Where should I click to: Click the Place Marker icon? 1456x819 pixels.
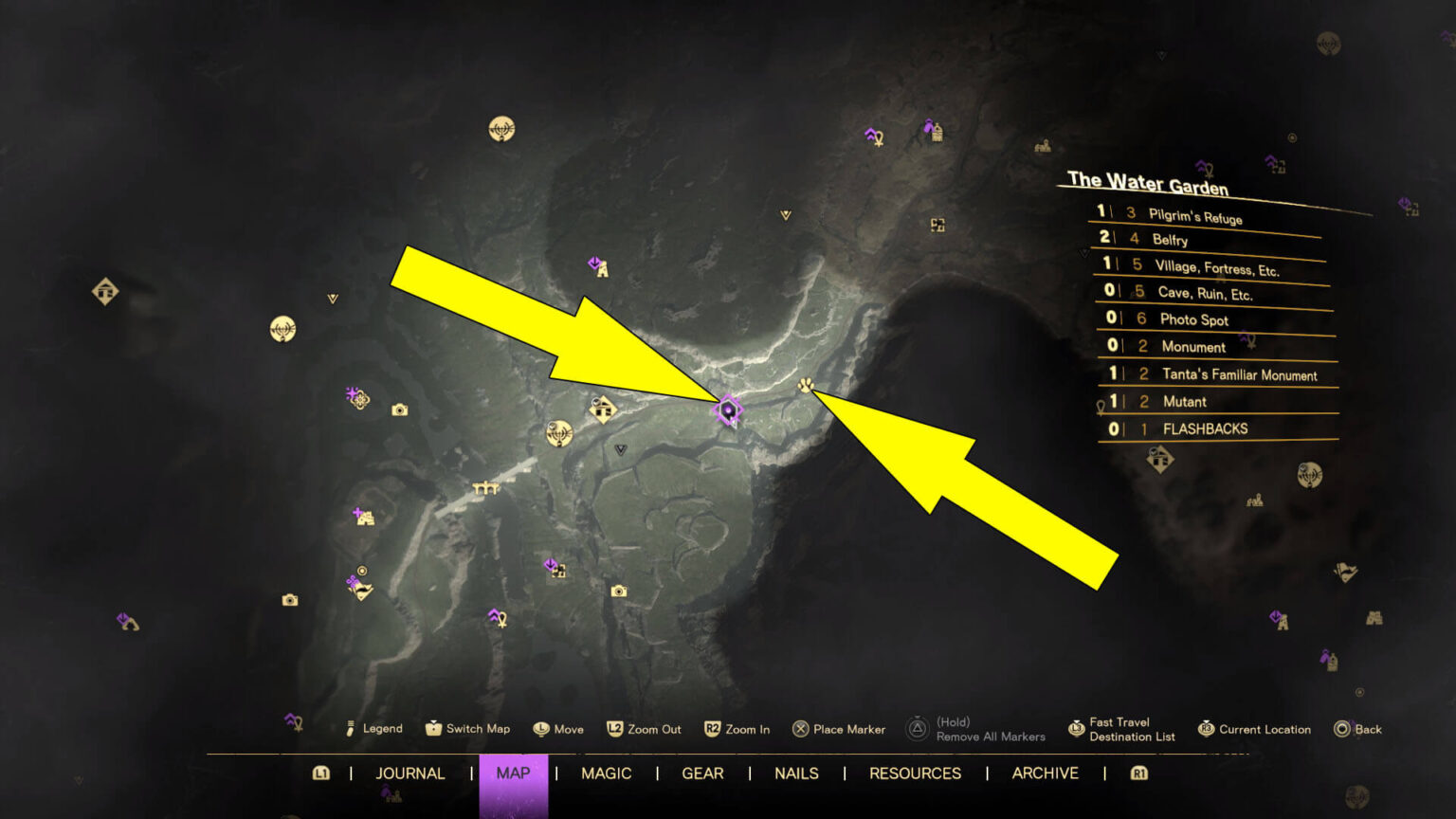(x=802, y=729)
